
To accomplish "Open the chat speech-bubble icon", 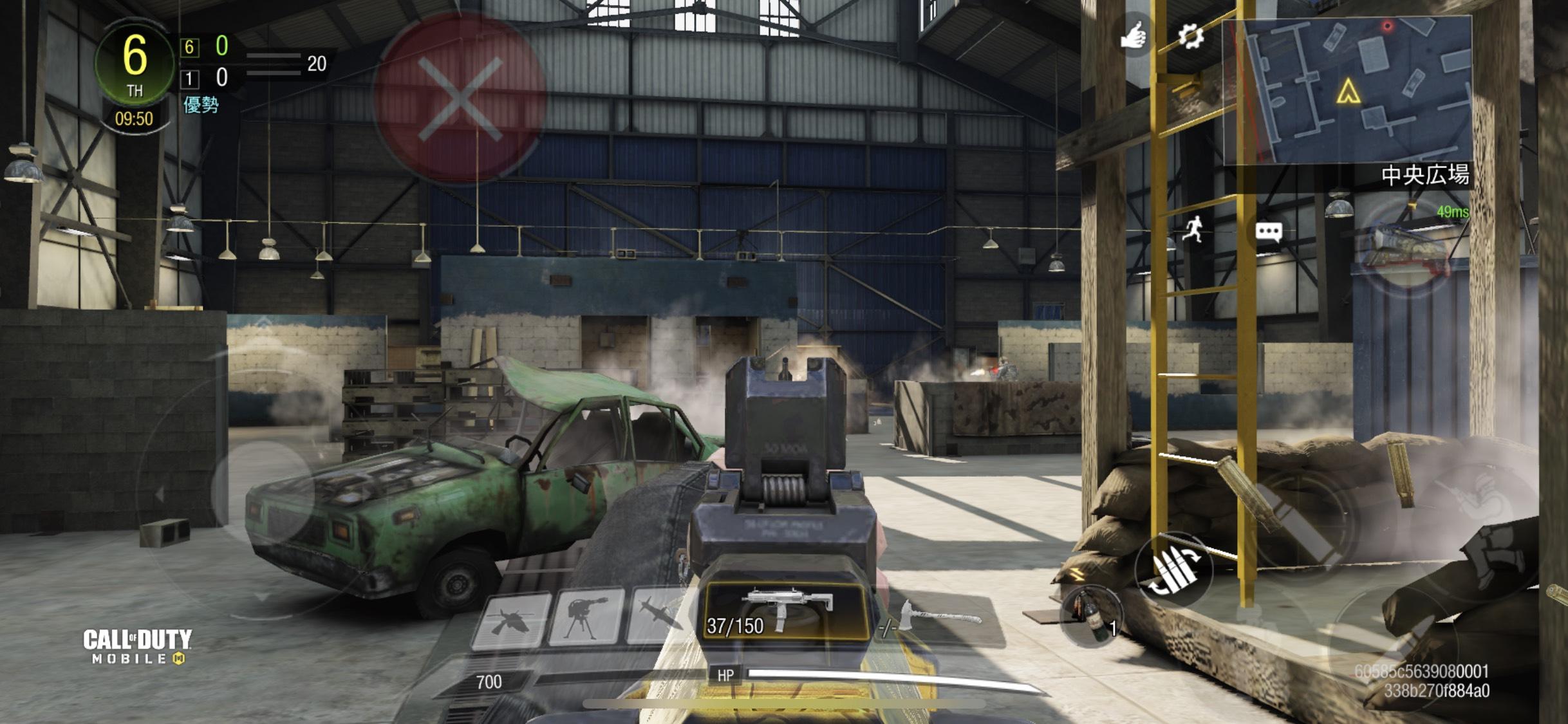I will coord(1268,232).
